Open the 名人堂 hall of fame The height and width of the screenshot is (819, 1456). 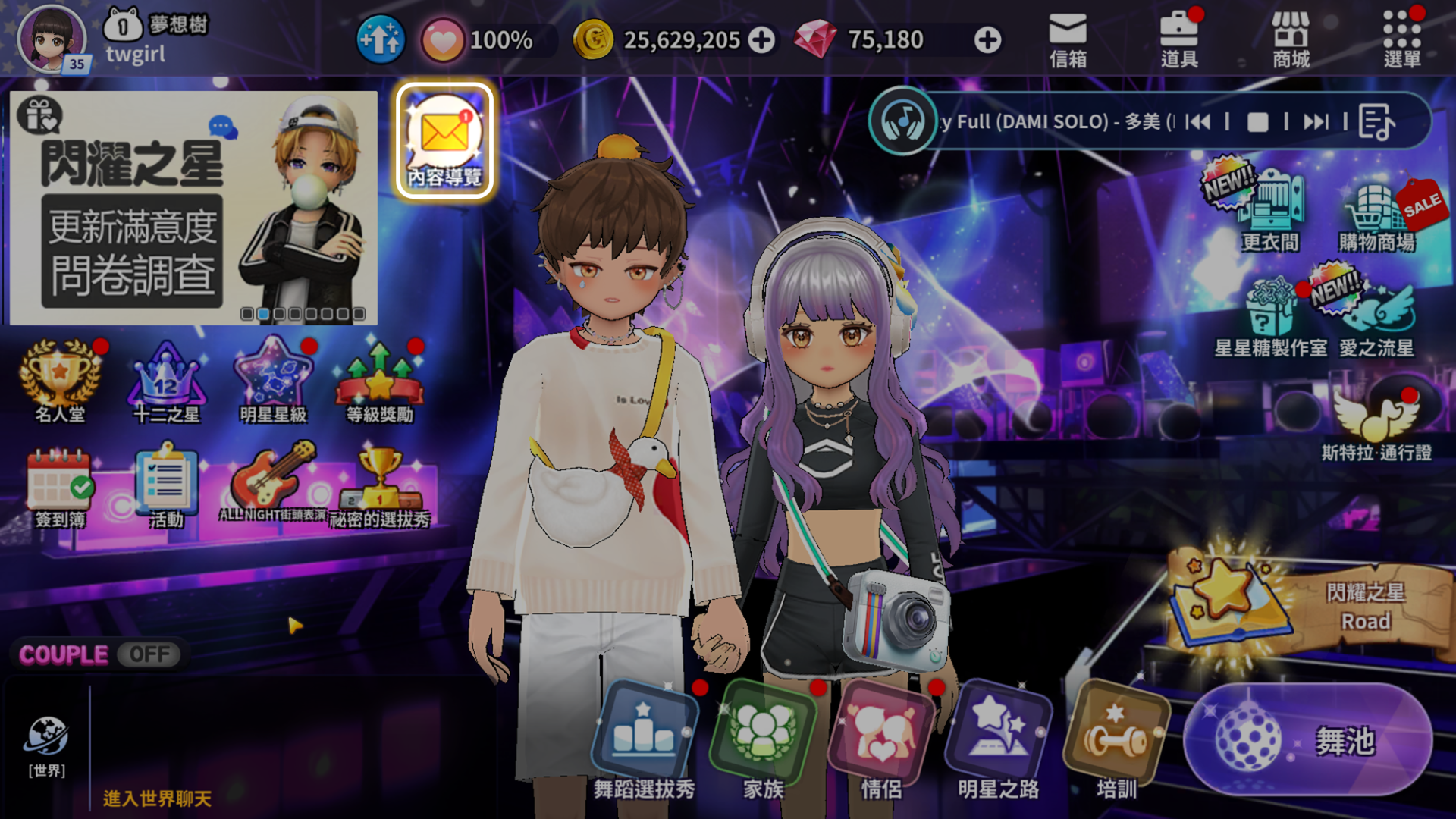point(60,381)
